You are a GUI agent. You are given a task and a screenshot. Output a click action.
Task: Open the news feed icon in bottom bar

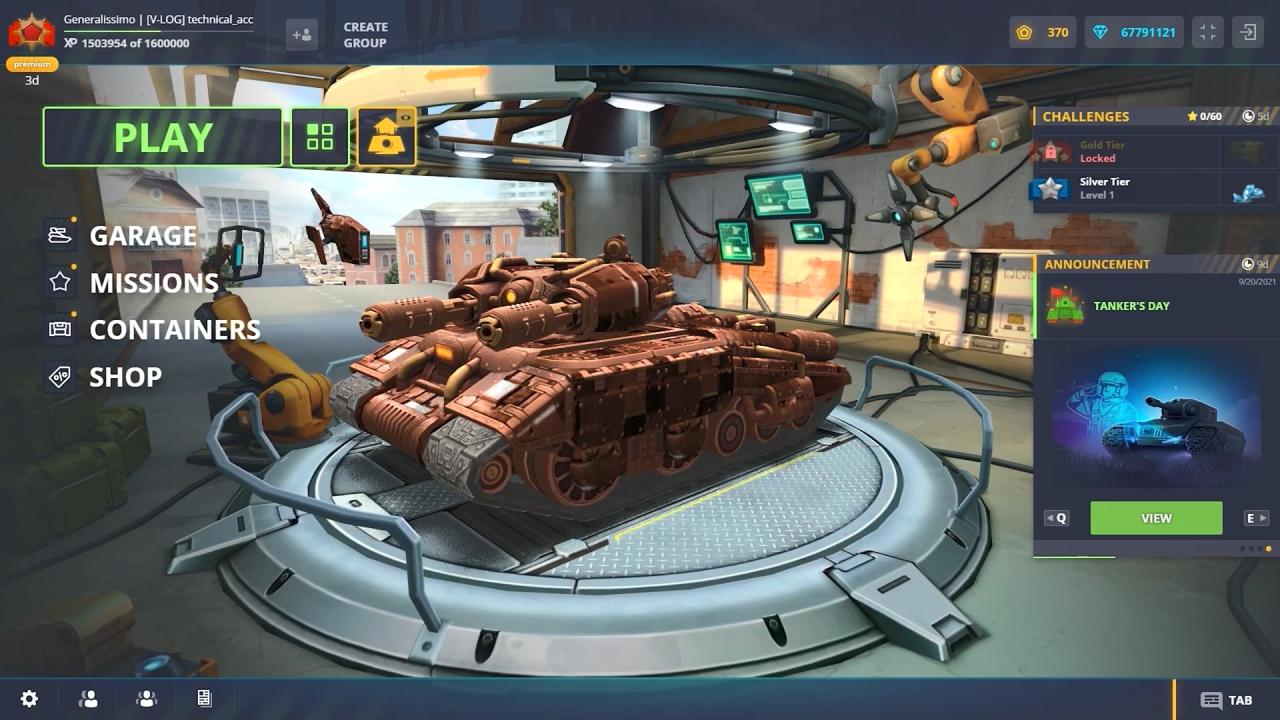tap(204, 698)
